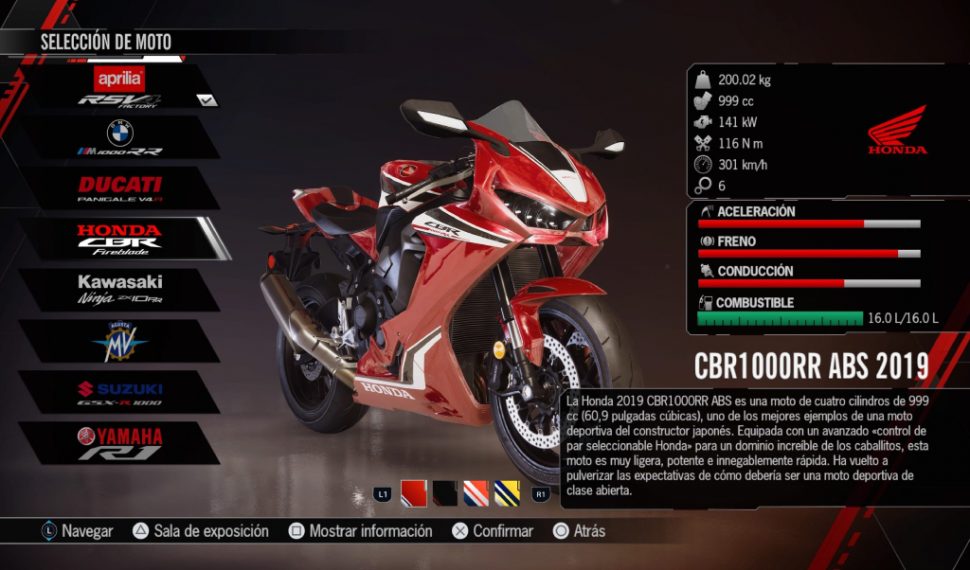
Task: Apply the black livery swatch
Action: coord(444,494)
